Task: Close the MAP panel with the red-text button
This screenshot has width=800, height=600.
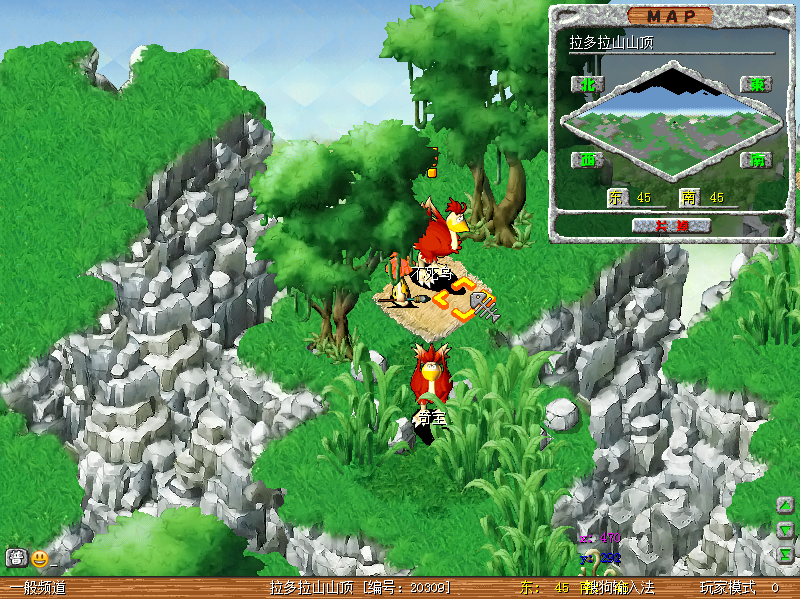Action: [x=671, y=225]
